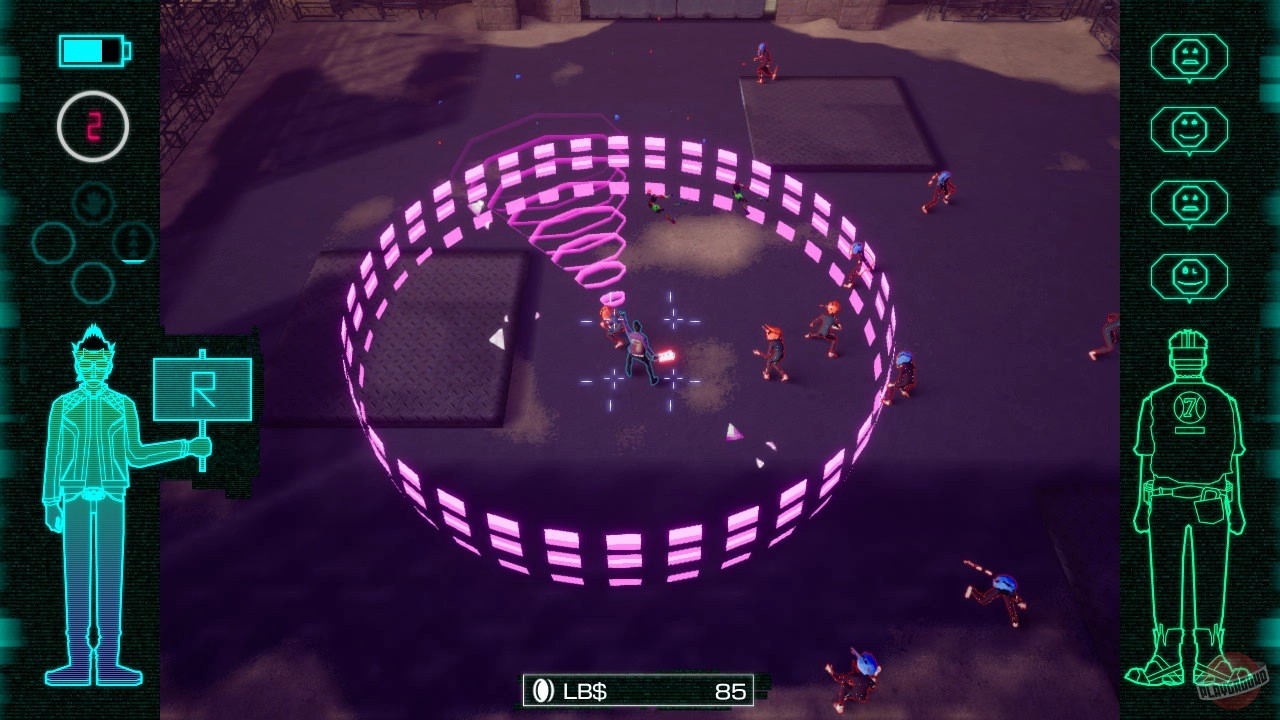Viewport: 1280px width, 720px height.
Task: Toggle the targeting crosshair near the player
Action: point(672,320)
